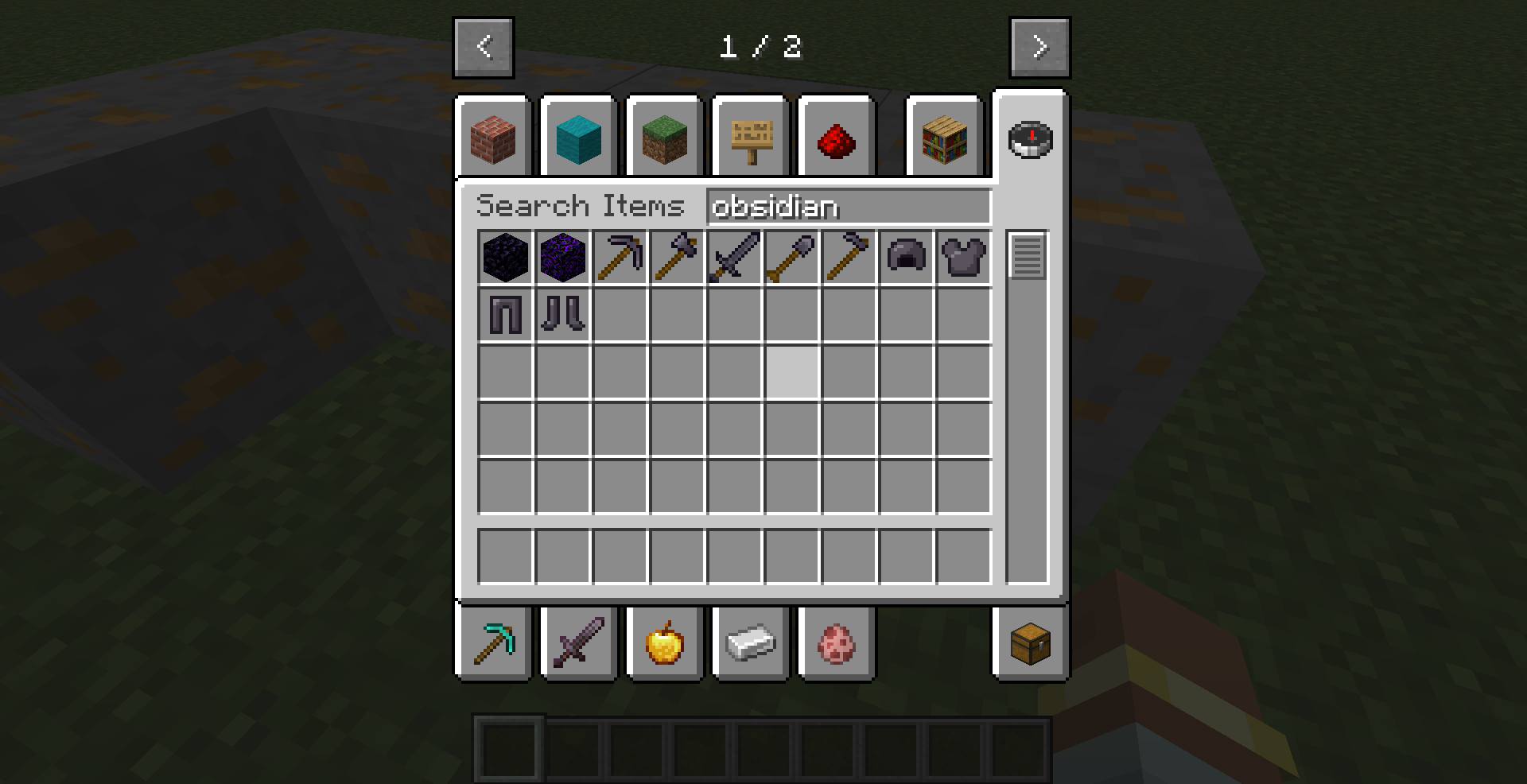
Task: Switch to the Colored Blocks tab
Action: [578, 137]
